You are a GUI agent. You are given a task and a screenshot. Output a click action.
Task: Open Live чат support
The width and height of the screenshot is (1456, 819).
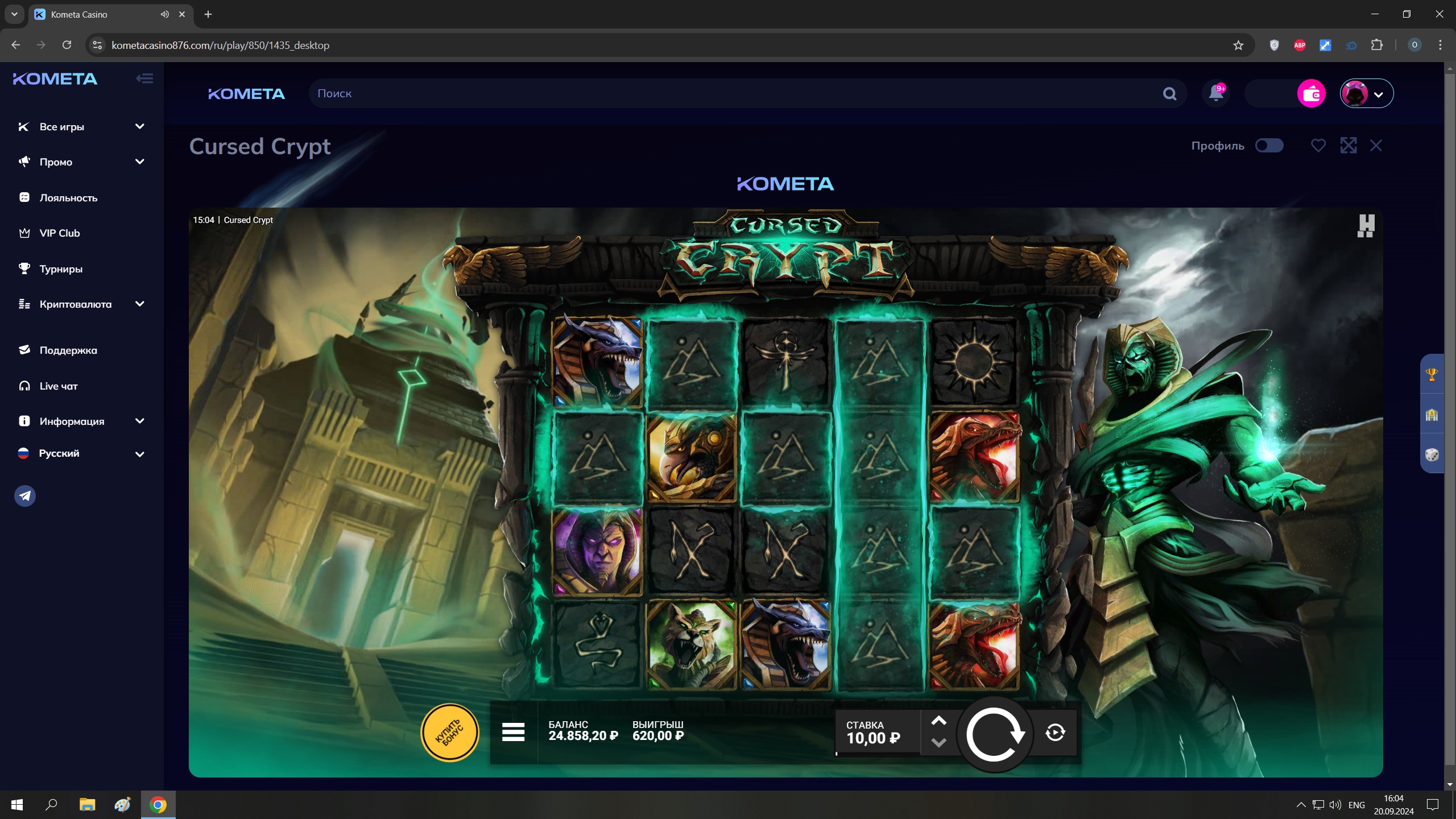click(58, 386)
